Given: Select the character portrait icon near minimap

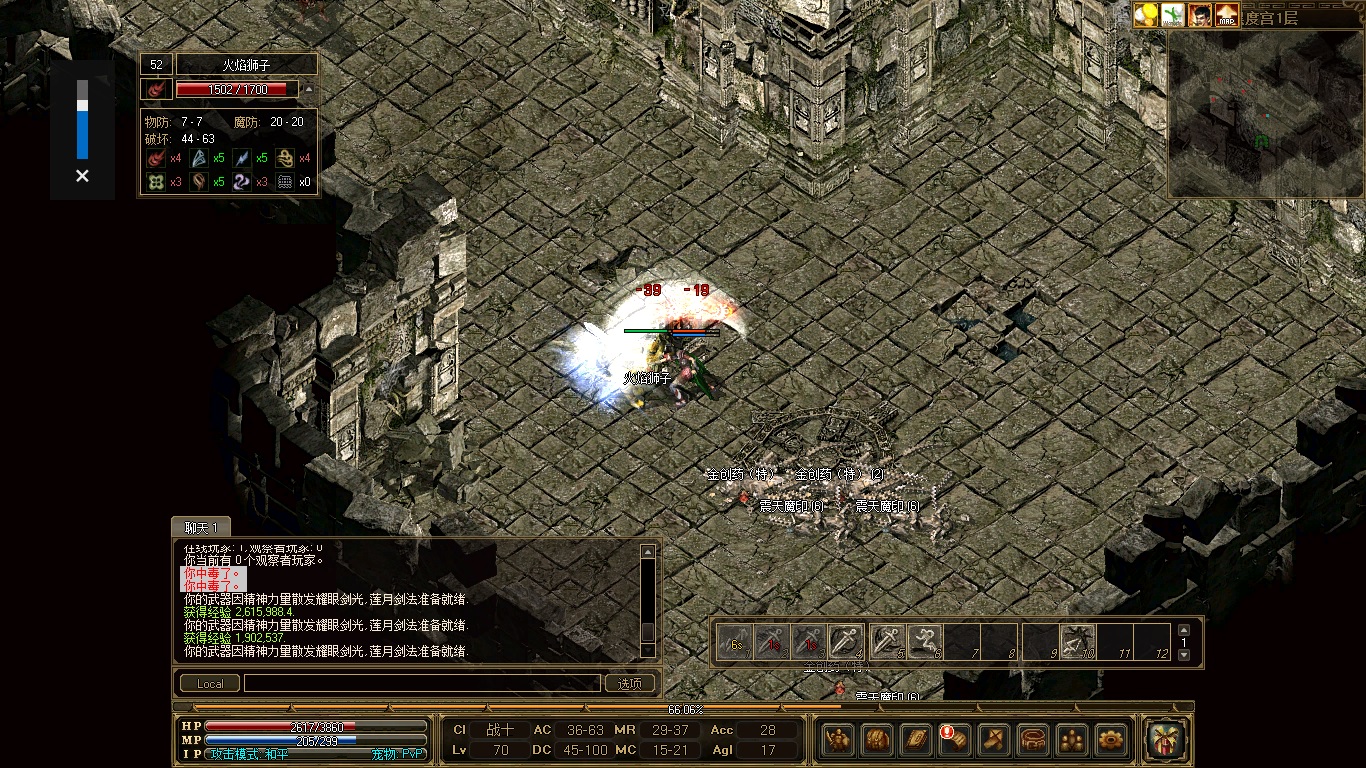Looking at the screenshot, I should [x=1200, y=15].
